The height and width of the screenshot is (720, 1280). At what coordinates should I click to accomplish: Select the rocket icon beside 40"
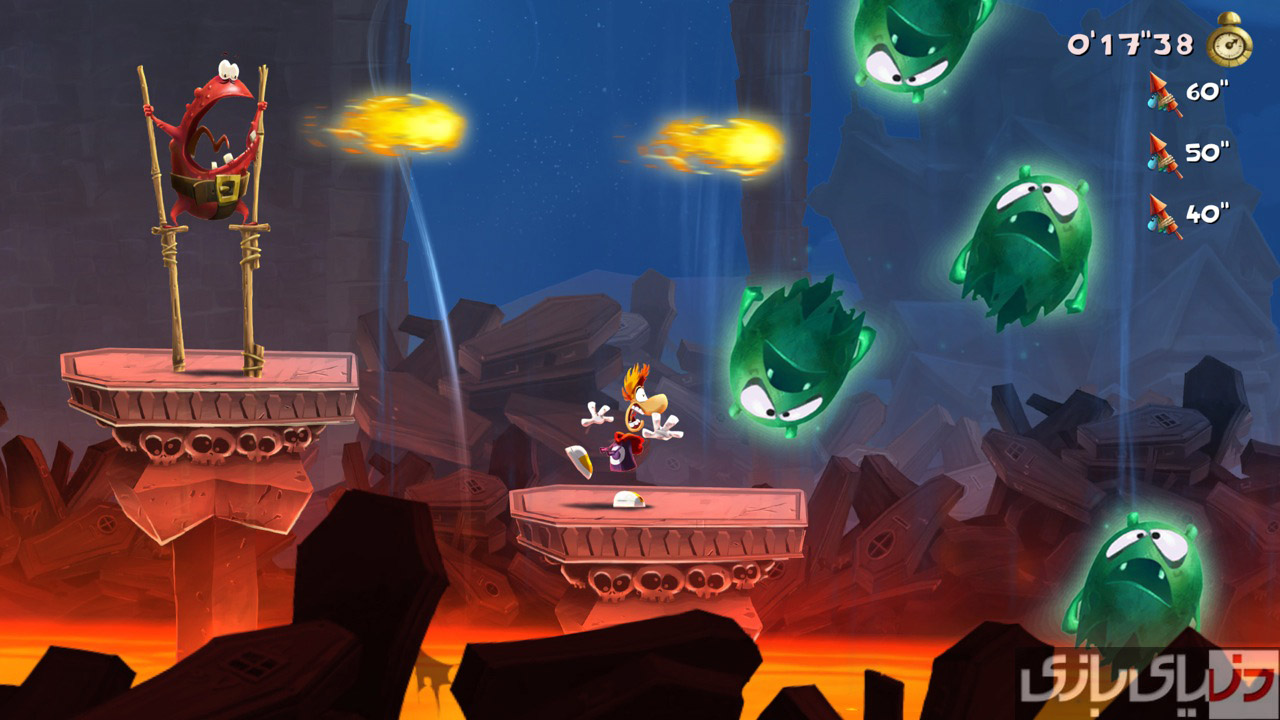(x=1163, y=216)
